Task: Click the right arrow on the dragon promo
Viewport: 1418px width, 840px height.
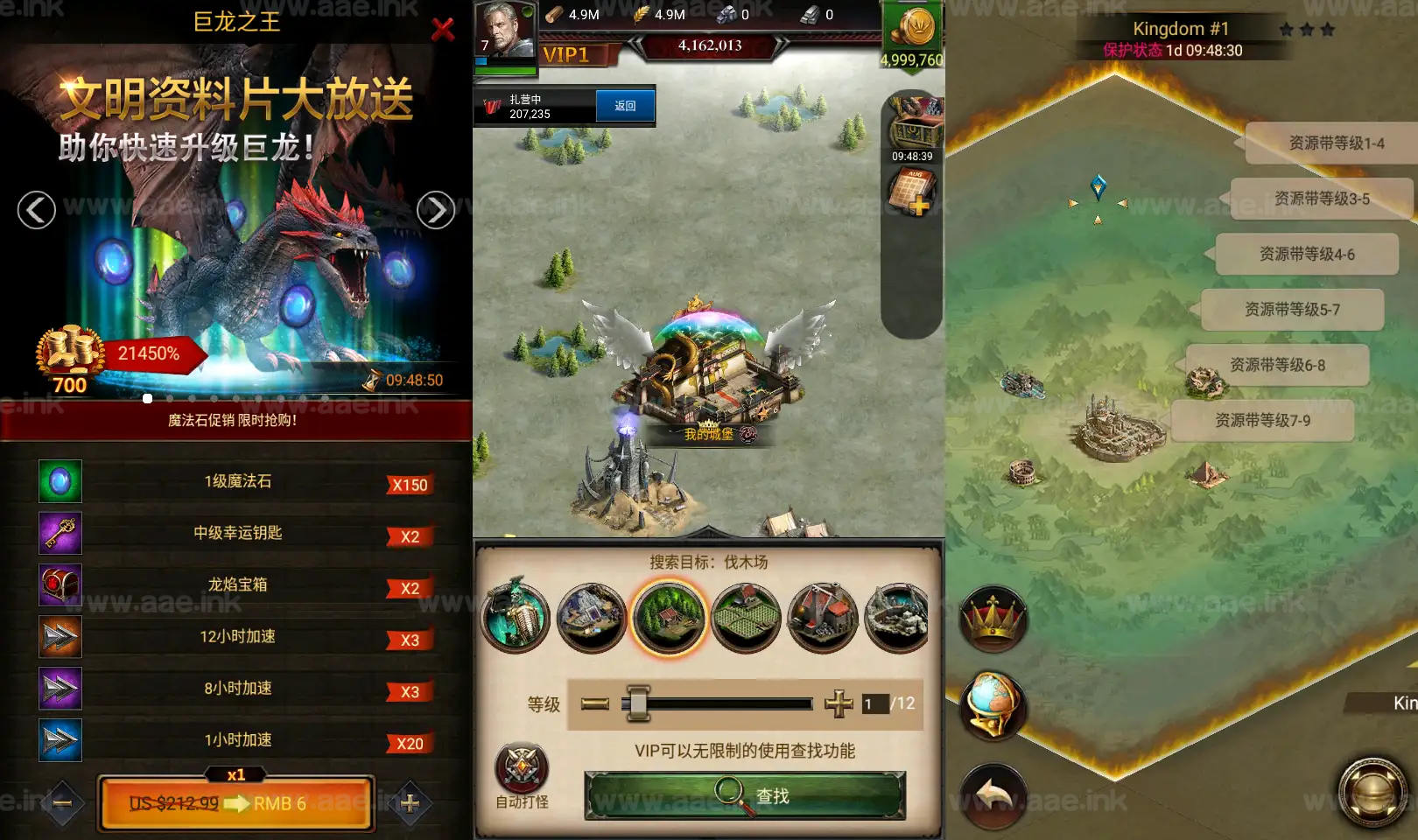Action: tap(435, 211)
